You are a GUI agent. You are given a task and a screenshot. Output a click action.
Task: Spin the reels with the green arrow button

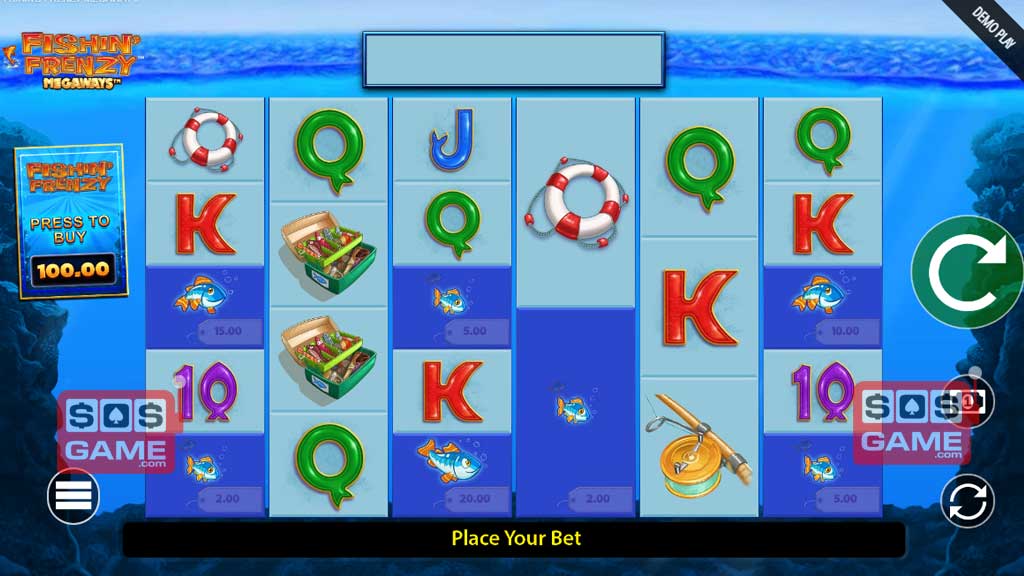click(x=966, y=272)
